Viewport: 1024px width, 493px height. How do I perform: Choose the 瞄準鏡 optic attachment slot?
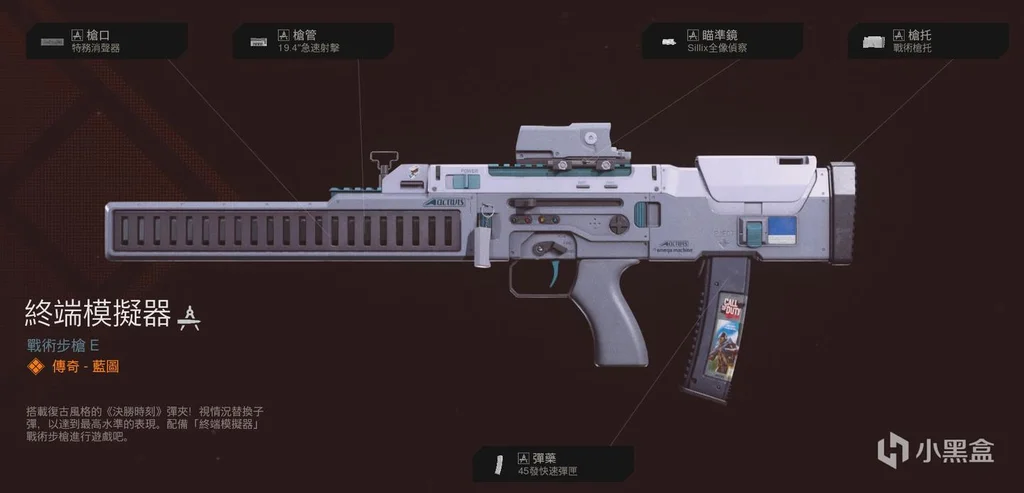point(722,41)
